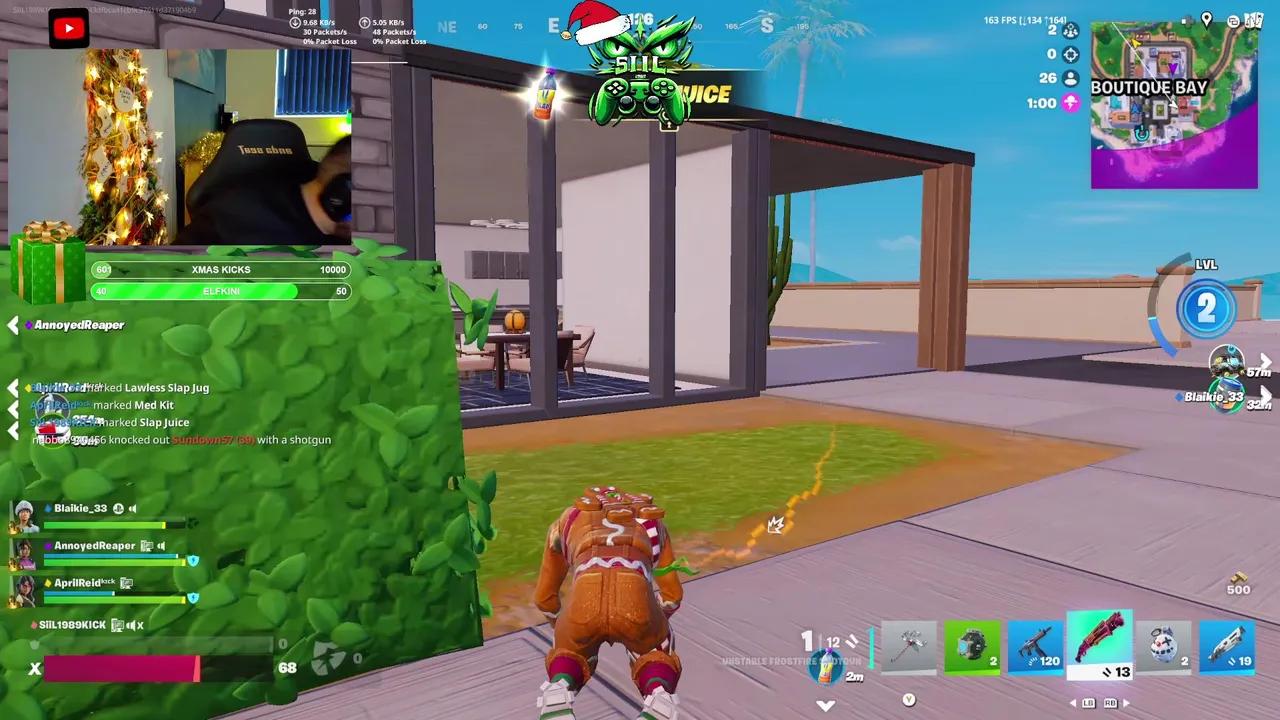
Task: Click the location pin icon above the minimap
Action: point(1206,18)
